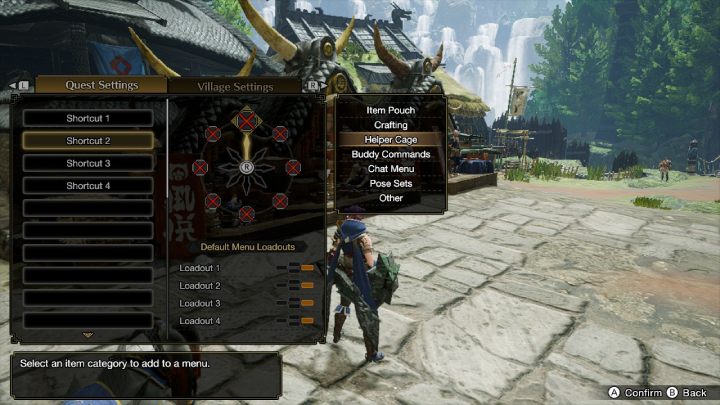Select the Pose Sets category
Viewport: 720px width, 405px height.
[x=391, y=184]
